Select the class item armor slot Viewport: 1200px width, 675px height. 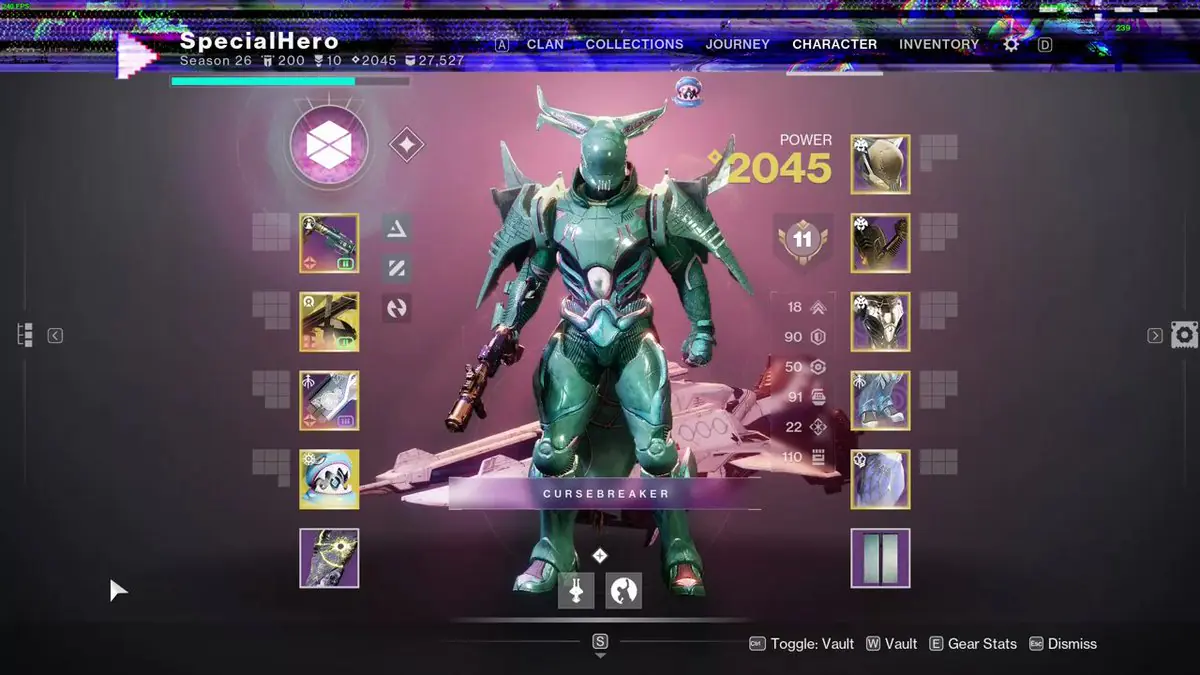pyautogui.click(x=880, y=479)
